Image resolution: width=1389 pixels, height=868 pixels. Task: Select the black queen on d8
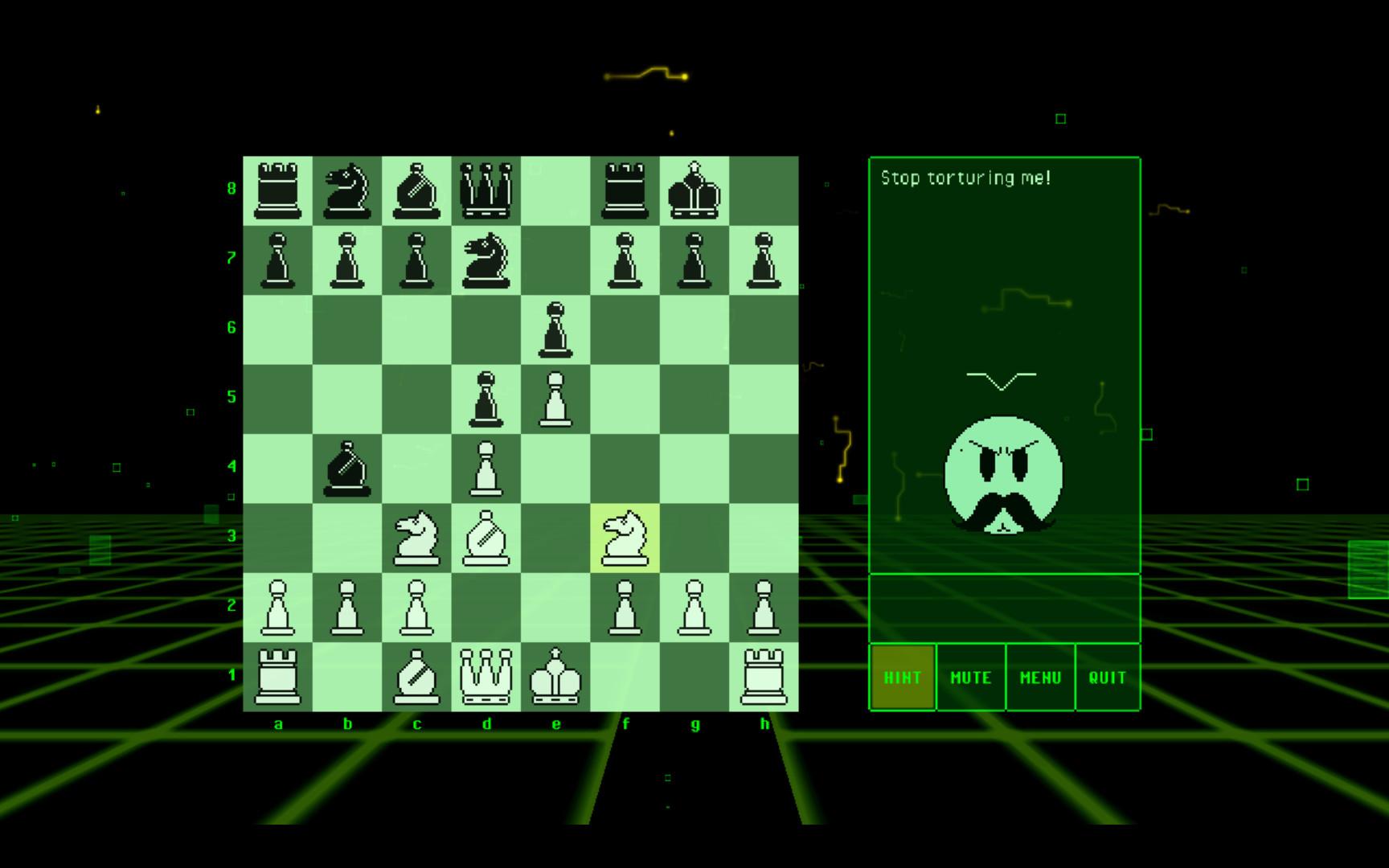(x=487, y=189)
